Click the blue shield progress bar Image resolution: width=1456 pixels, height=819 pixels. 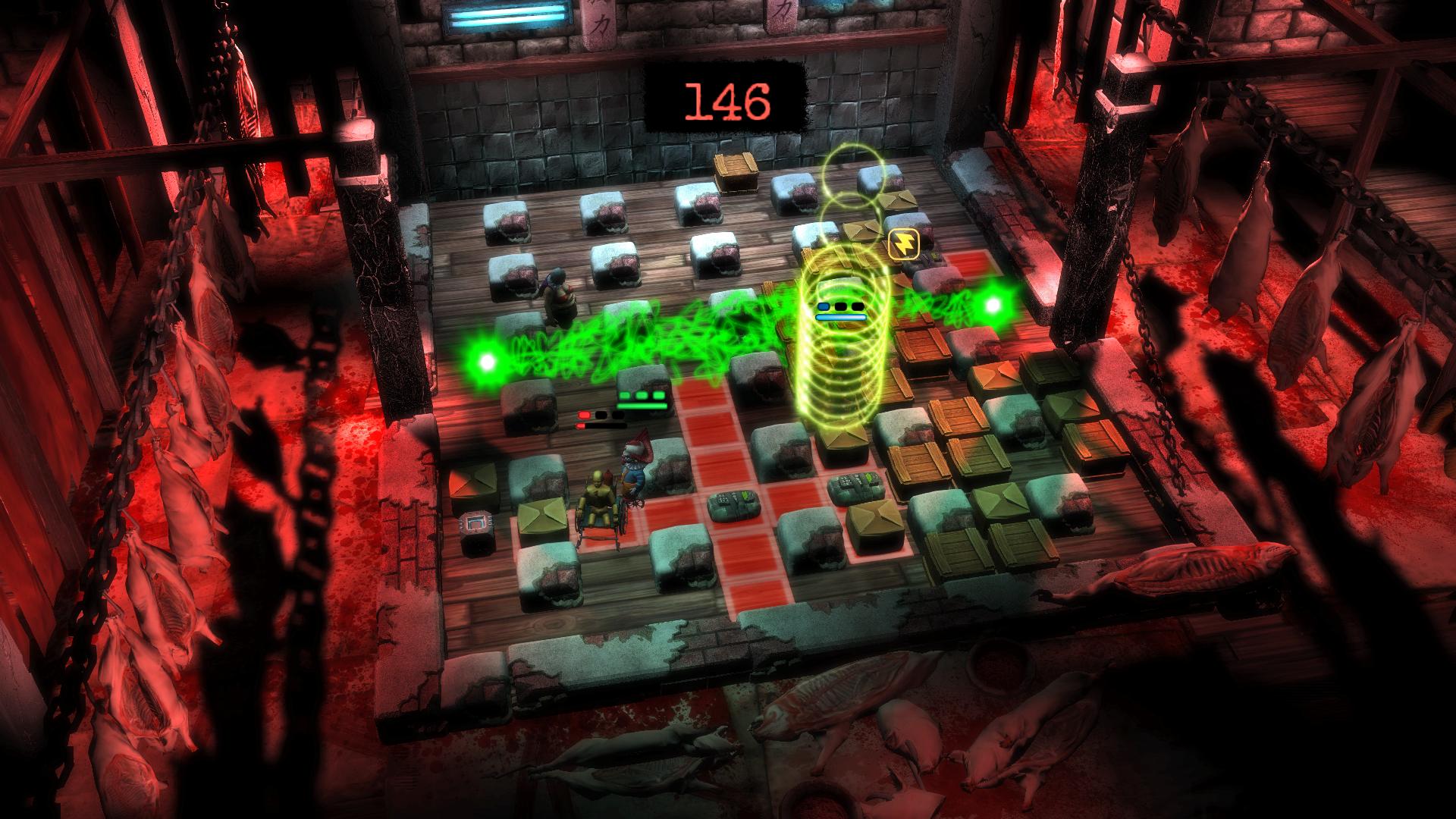840,317
